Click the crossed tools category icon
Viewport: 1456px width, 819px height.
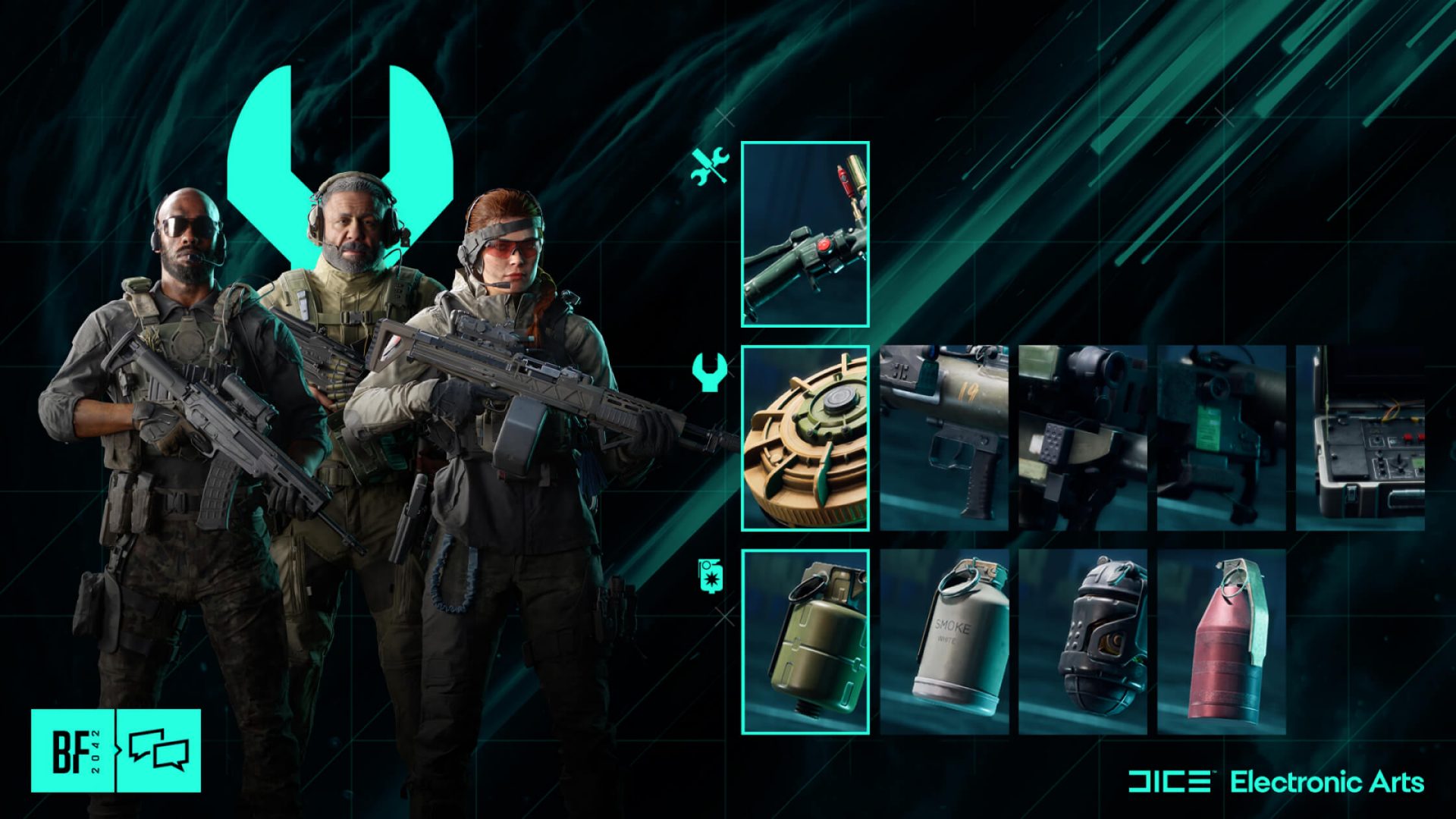click(x=710, y=165)
